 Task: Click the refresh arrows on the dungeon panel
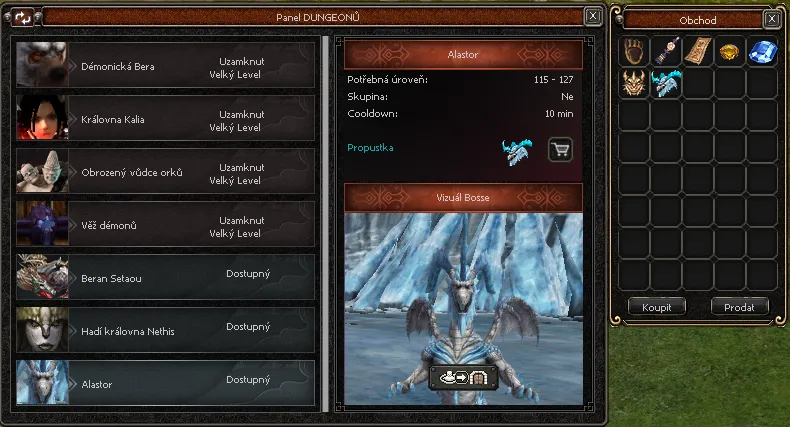coord(24,17)
